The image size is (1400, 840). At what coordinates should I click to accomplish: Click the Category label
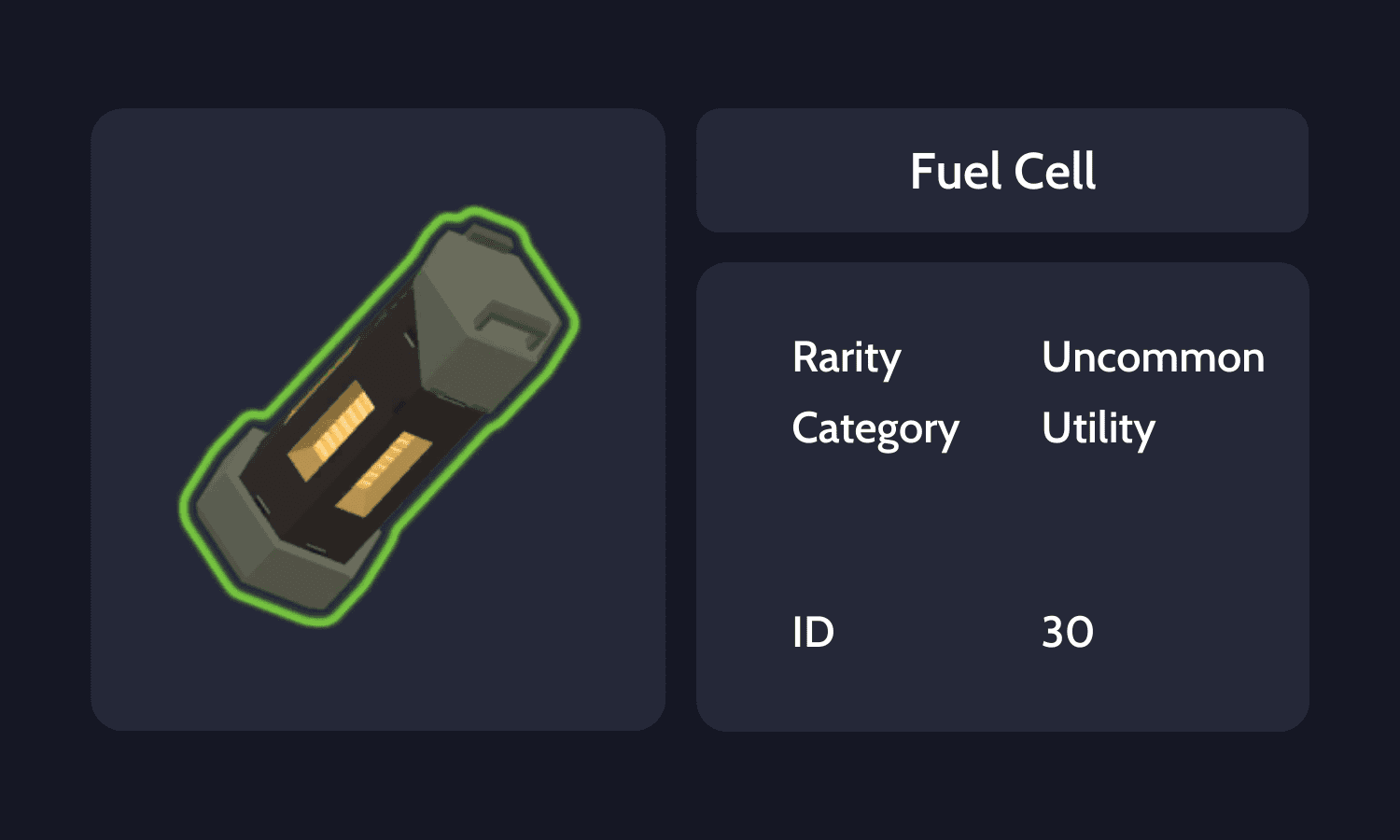pos(875,428)
